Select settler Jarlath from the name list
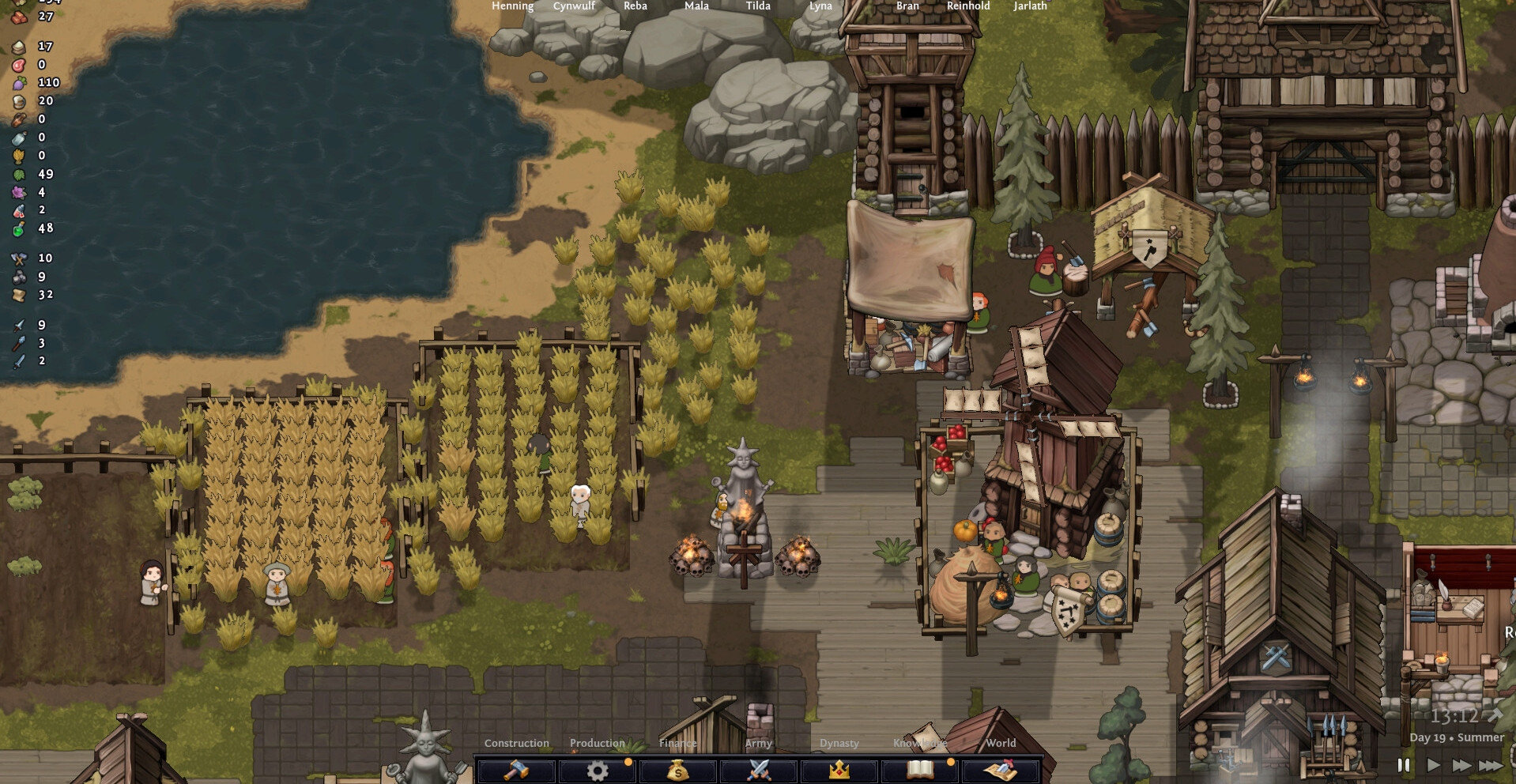The image size is (1516, 784). point(1030,6)
